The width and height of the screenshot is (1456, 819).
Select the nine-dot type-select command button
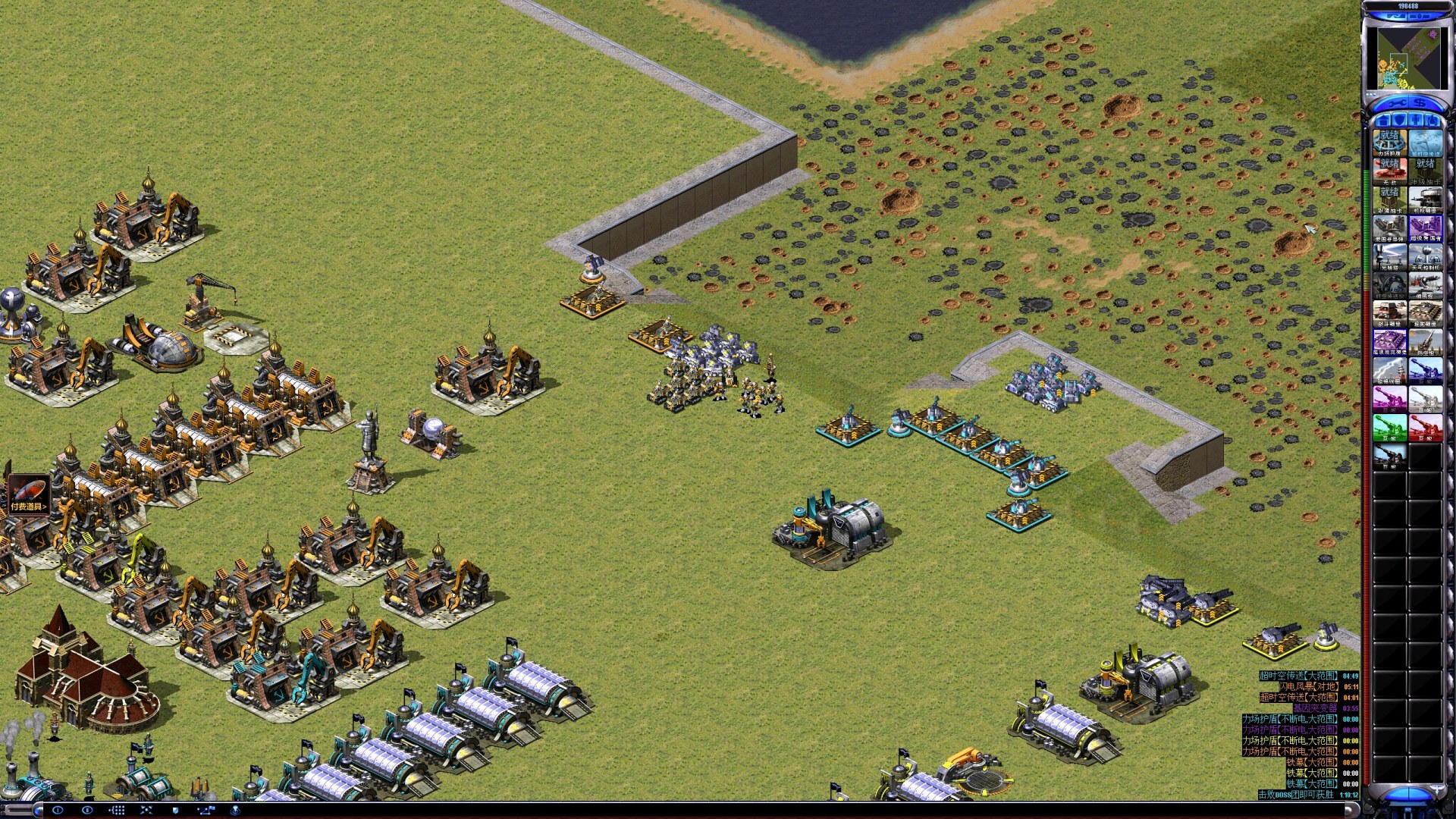(117, 811)
